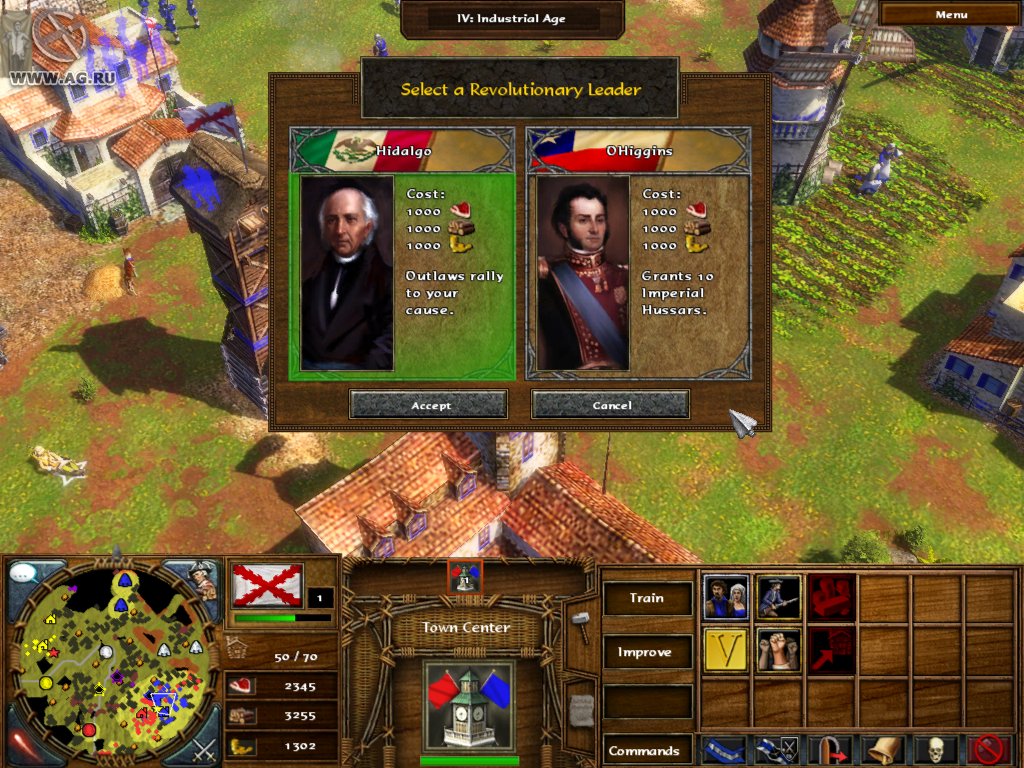Open the game Menu
Viewport: 1024px width, 768px height.
[950, 15]
